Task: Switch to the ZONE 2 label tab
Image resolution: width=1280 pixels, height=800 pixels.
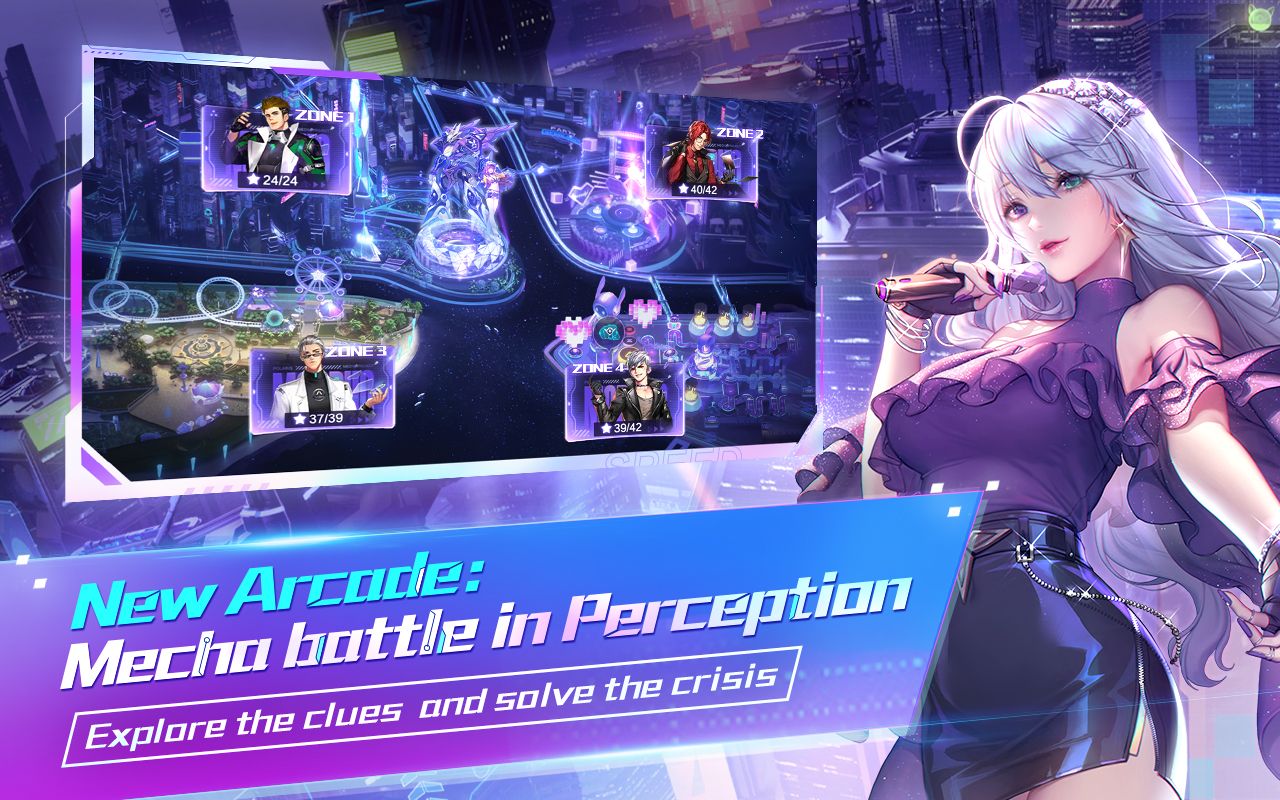Action: tap(740, 133)
